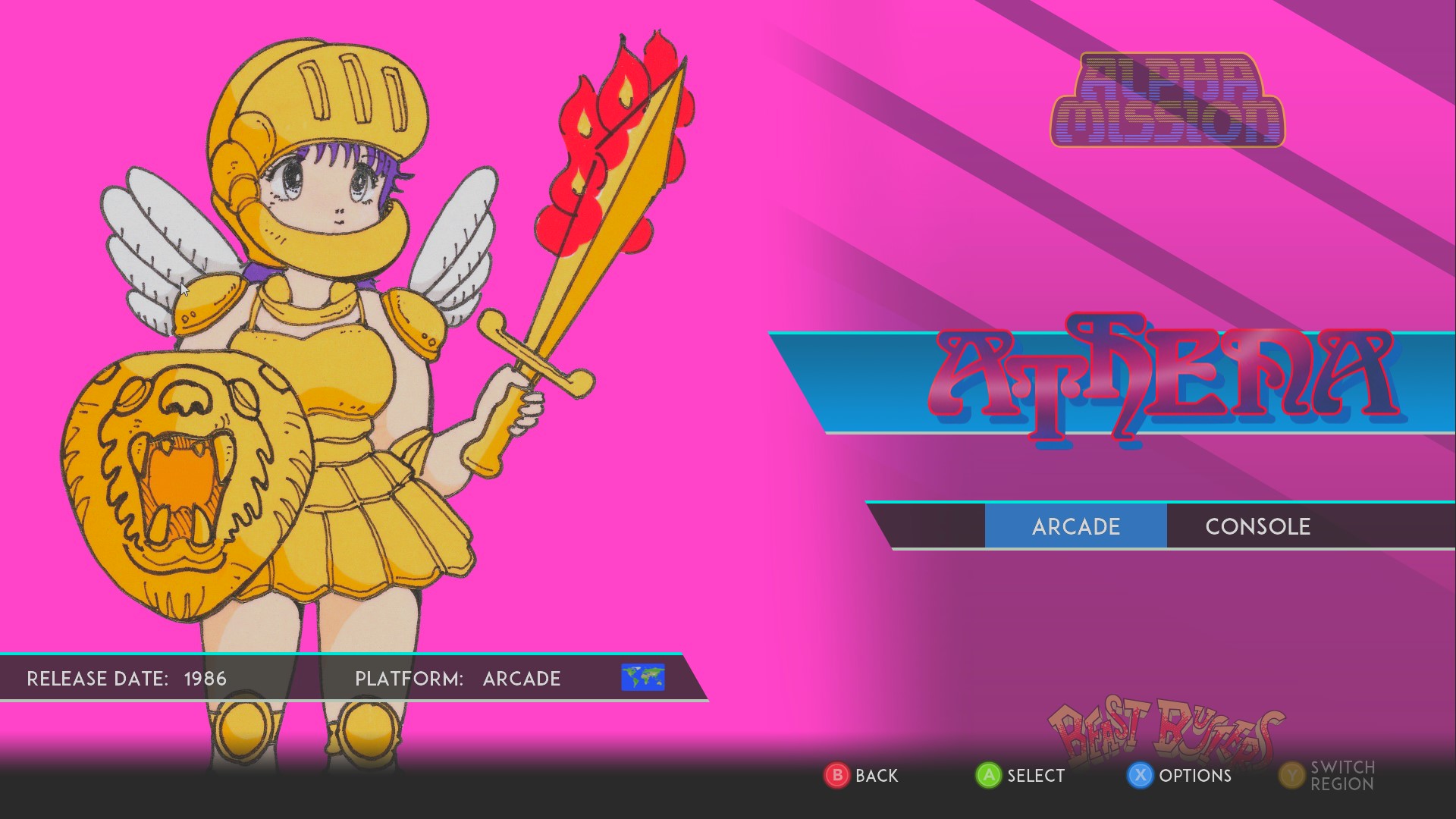Select Alpha Mission from the game list
Image resolution: width=1456 pixels, height=819 pixels.
[1166, 101]
